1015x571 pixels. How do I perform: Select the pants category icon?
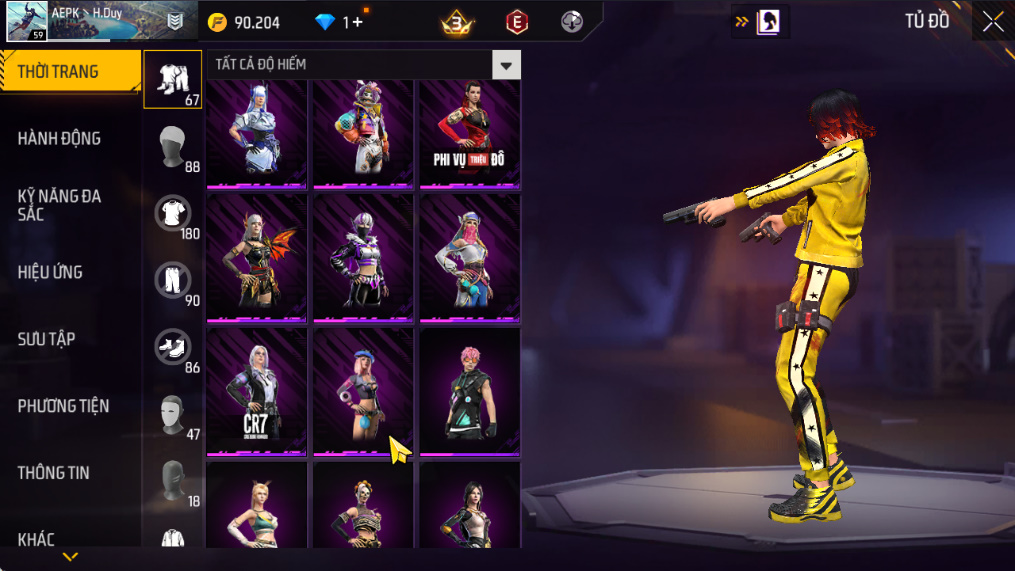point(172,280)
